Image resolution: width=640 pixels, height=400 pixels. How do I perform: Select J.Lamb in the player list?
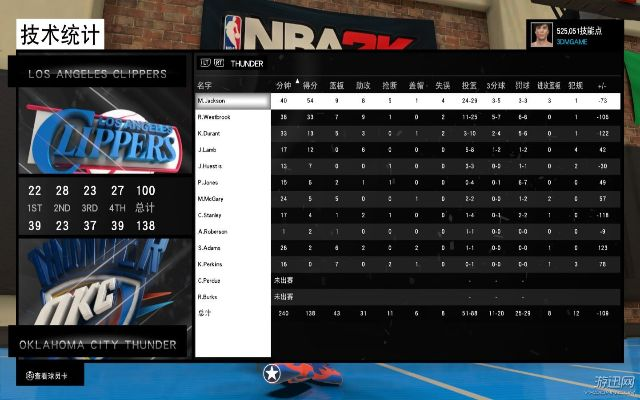point(232,150)
